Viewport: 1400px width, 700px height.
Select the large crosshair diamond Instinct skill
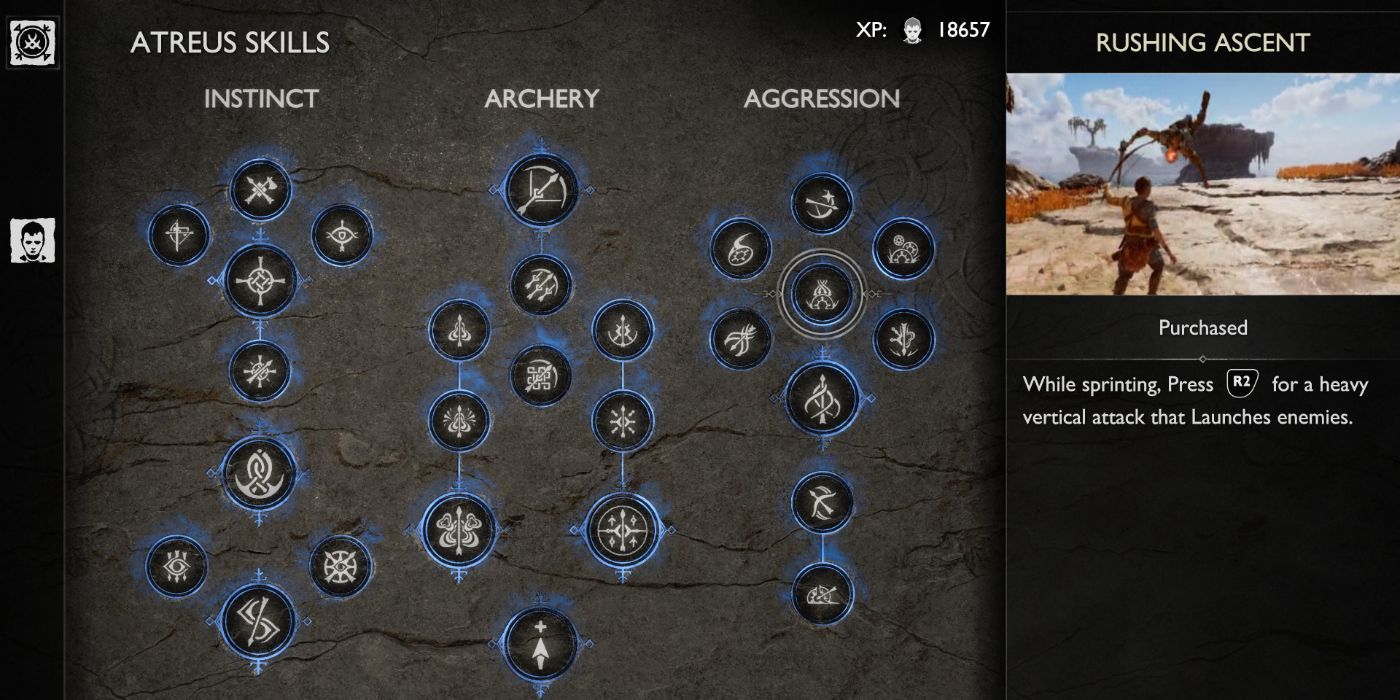260,281
